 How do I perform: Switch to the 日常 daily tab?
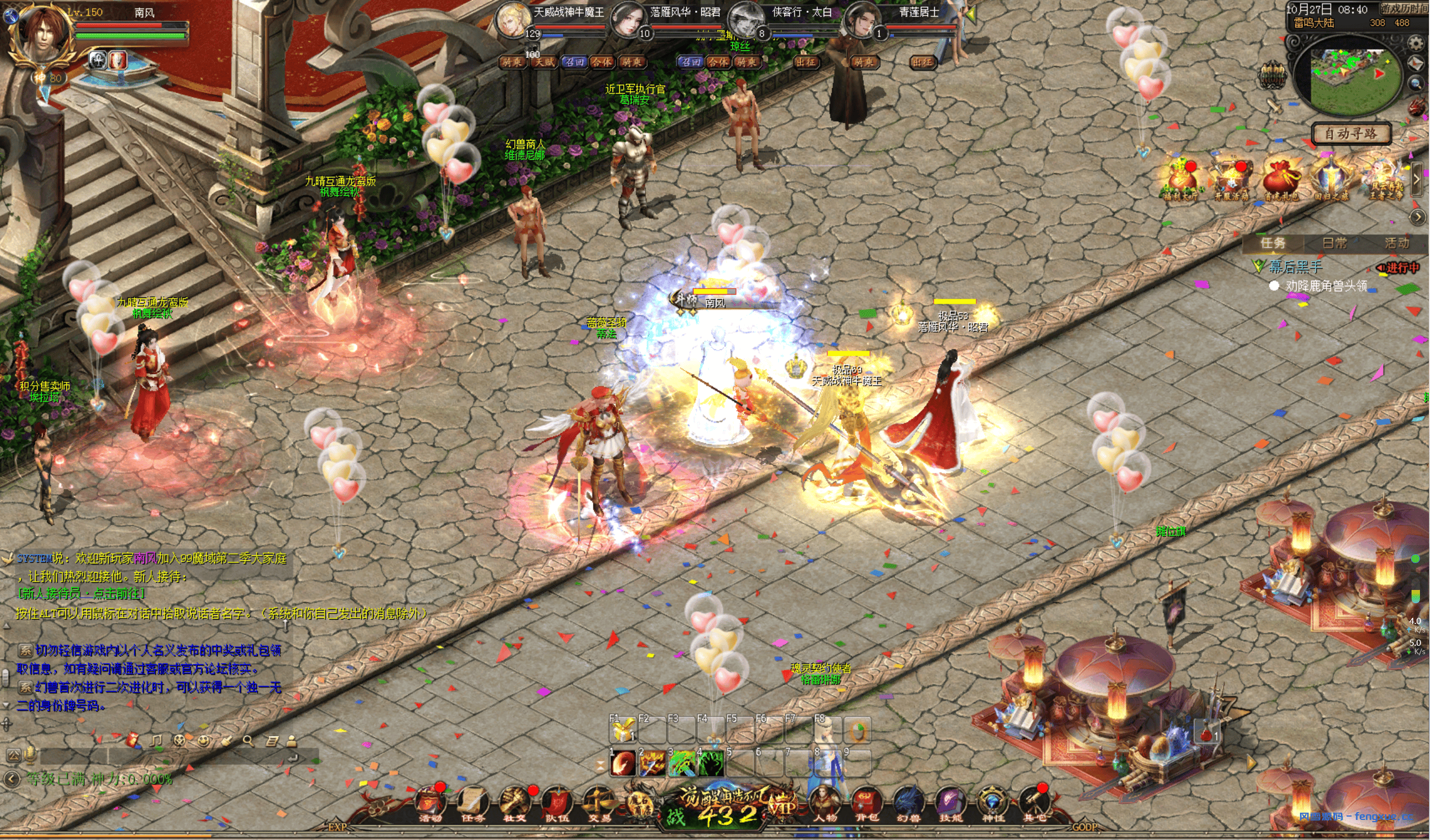(1334, 243)
